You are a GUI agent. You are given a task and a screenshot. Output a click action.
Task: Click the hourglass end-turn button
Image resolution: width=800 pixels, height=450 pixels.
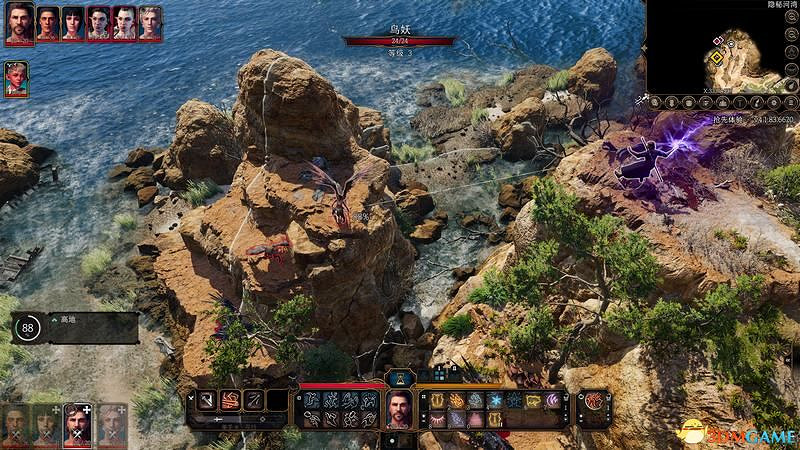pyautogui.click(x=400, y=377)
